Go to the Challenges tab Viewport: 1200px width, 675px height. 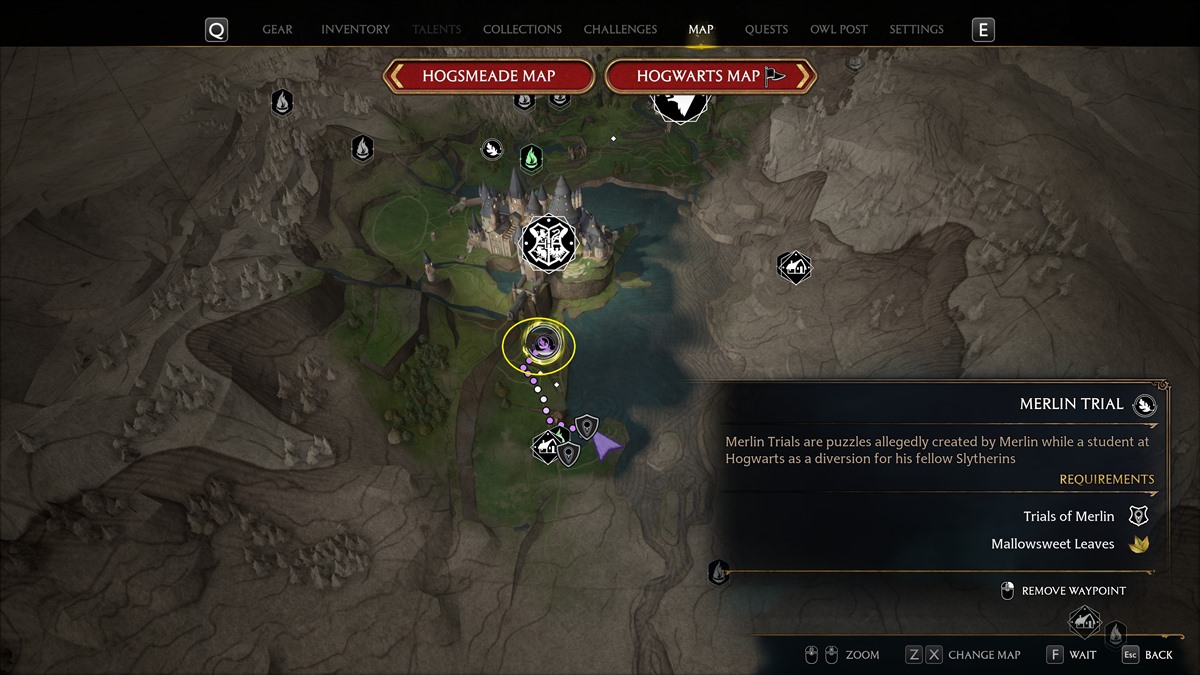coord(620,30)
